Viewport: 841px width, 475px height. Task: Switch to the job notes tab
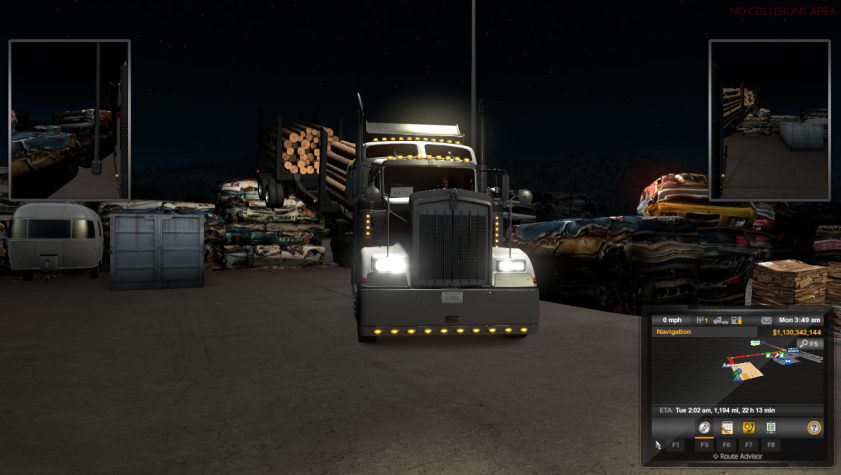[x=728, y=428]
